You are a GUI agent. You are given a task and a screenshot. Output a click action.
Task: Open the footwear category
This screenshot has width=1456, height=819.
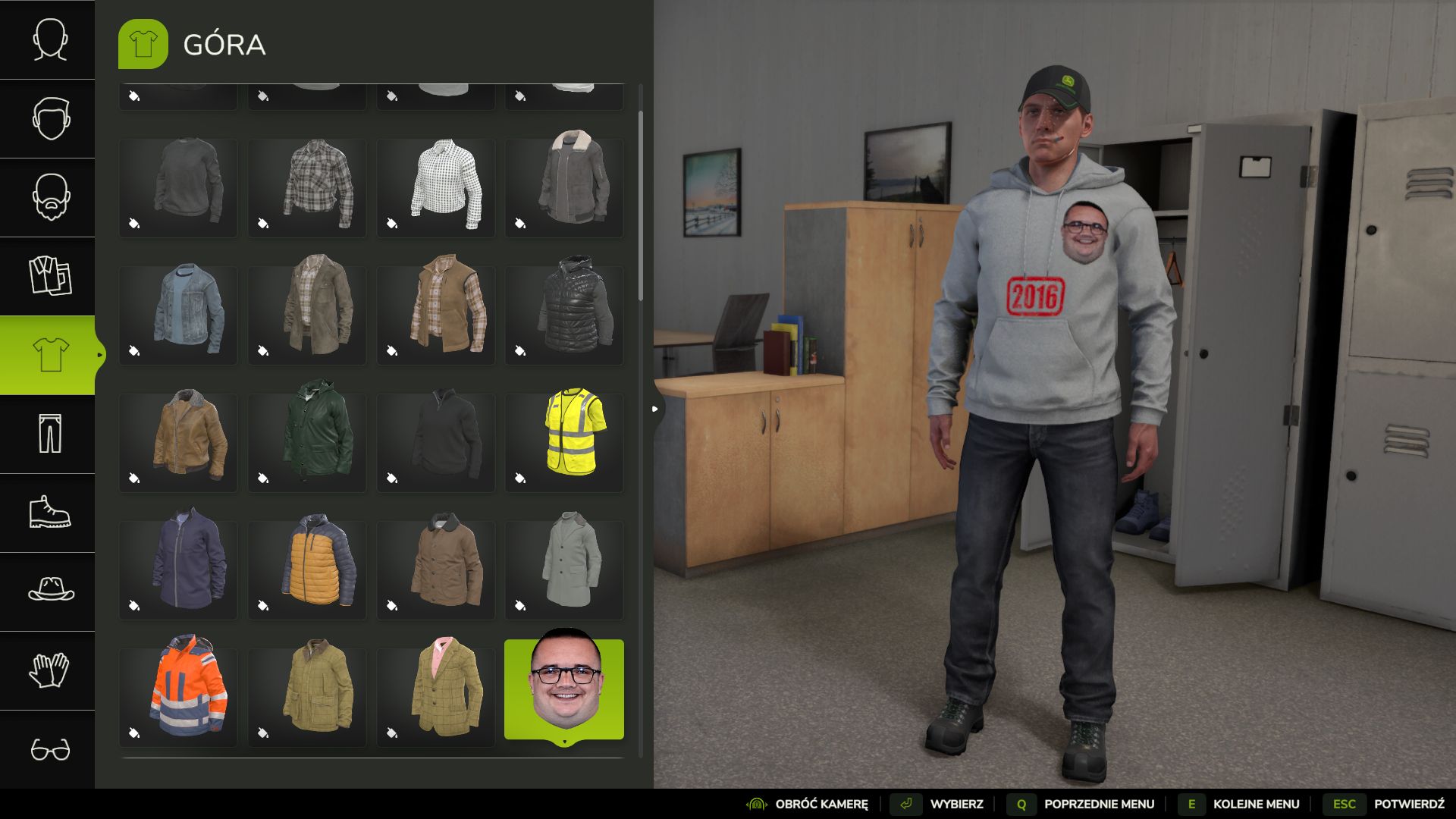[x=47, y=513]
